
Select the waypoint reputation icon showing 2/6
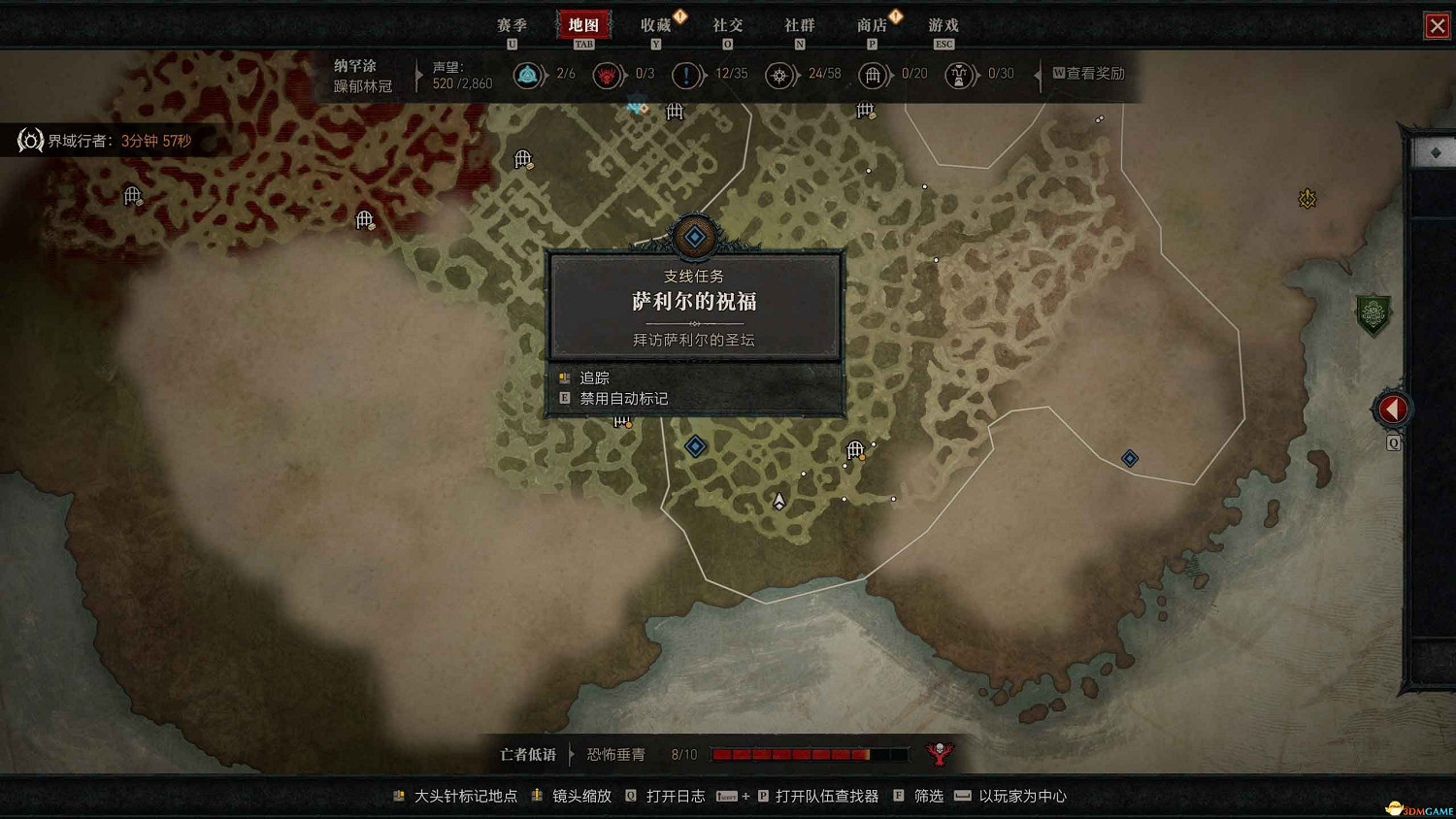click(x=529, y=75)
